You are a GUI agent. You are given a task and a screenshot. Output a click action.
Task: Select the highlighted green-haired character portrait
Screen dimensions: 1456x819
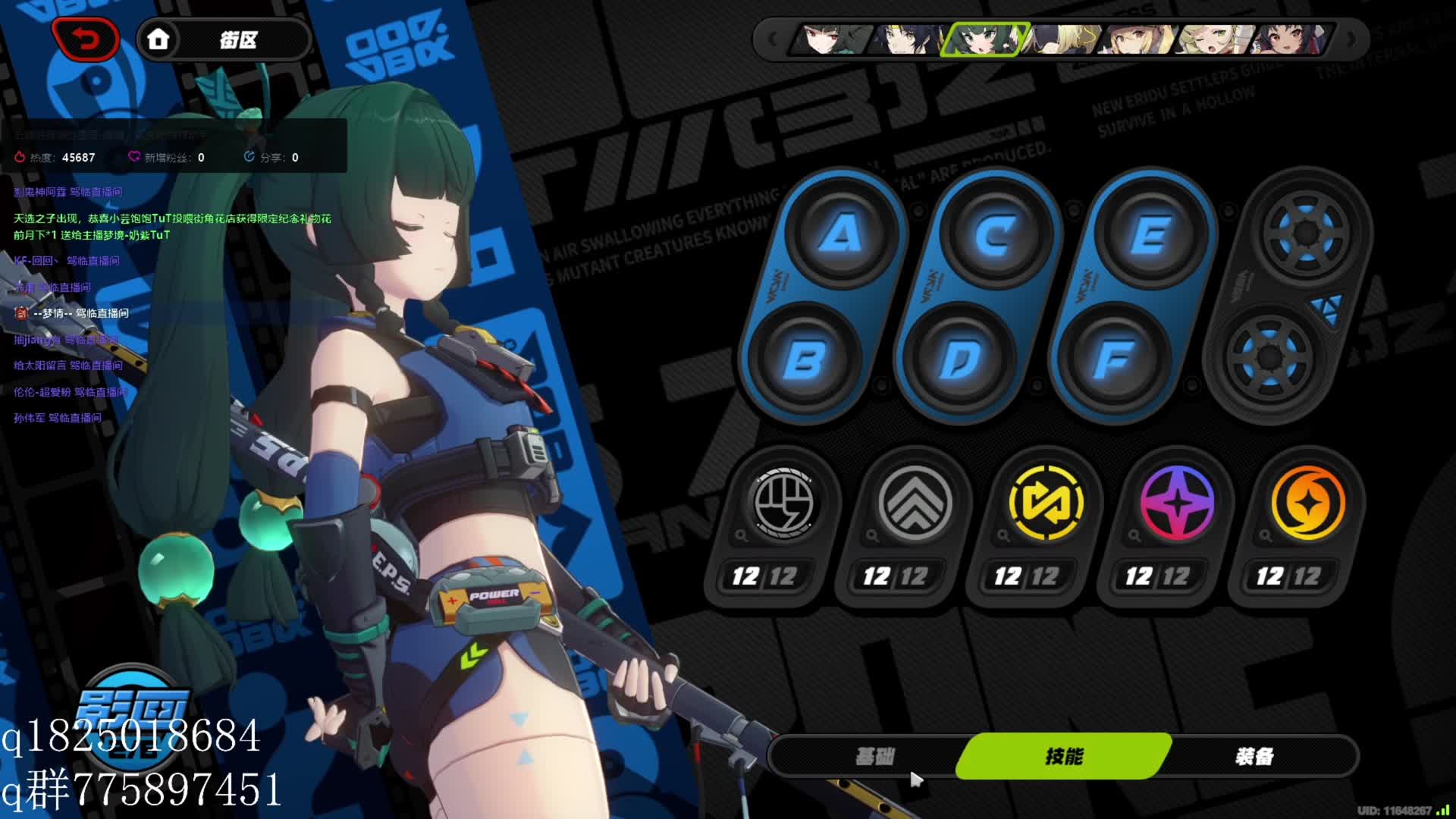984,39
